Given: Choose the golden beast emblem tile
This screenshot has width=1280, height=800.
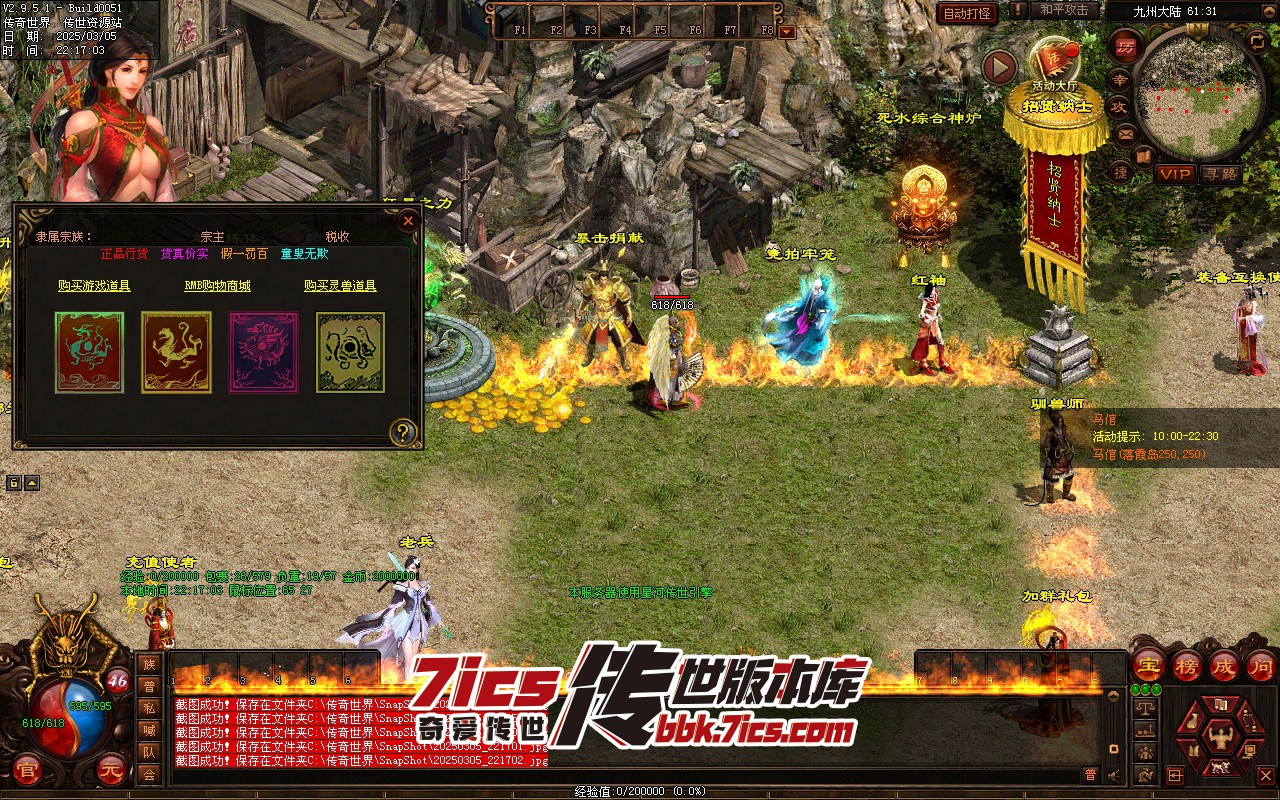Looking at the screenshot, I should pos(176,352).
